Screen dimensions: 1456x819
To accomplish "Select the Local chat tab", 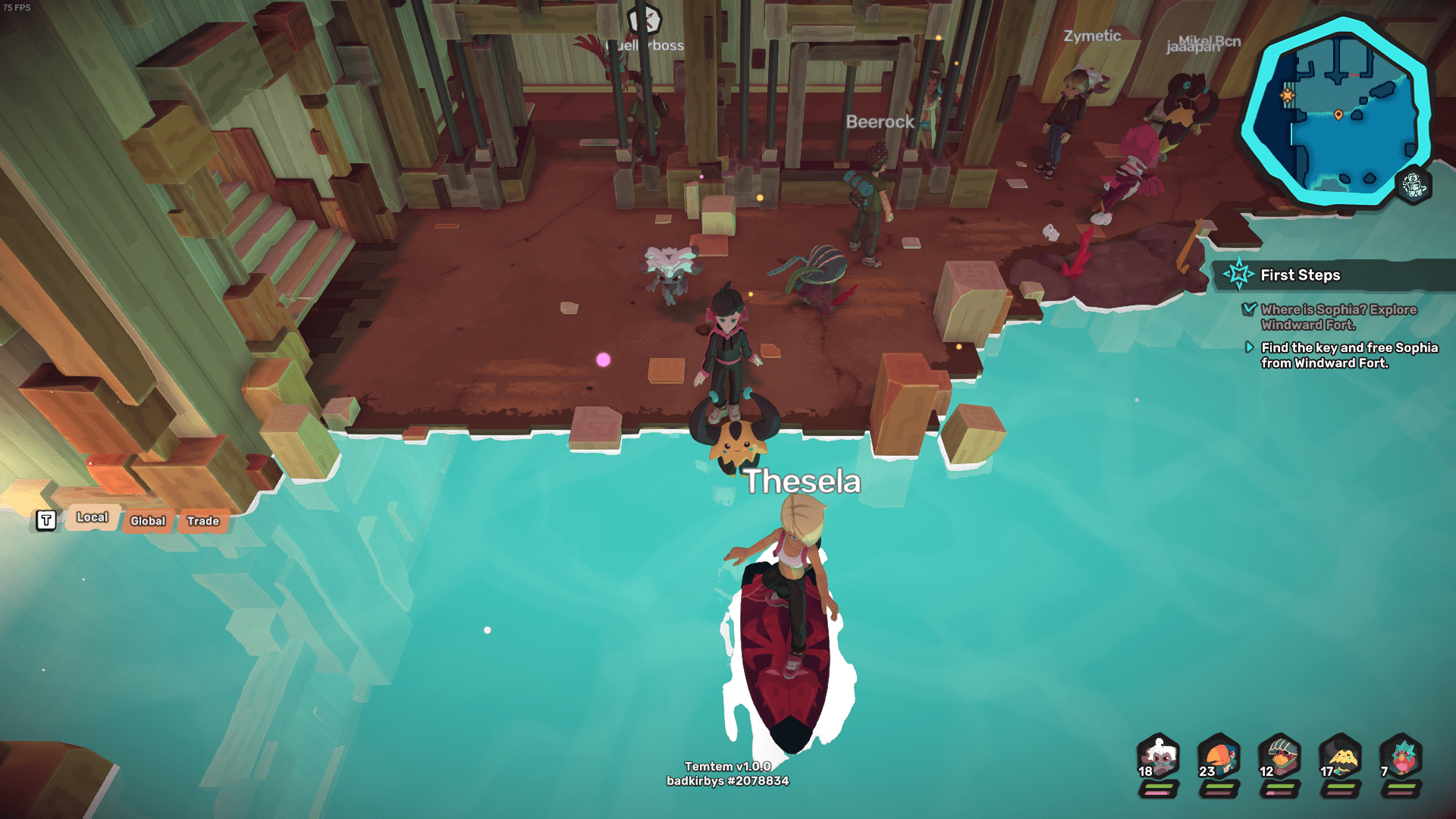I will [92, 517].
